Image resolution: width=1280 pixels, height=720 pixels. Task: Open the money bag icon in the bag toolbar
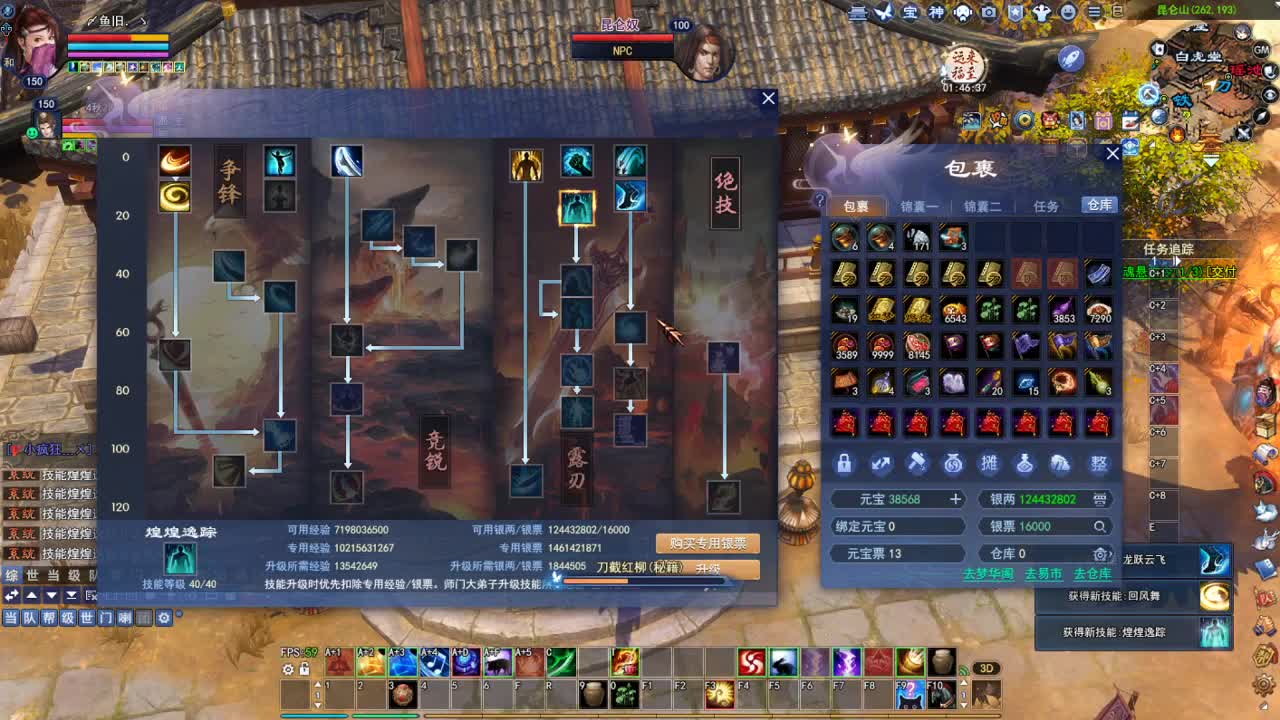point(954,463)
